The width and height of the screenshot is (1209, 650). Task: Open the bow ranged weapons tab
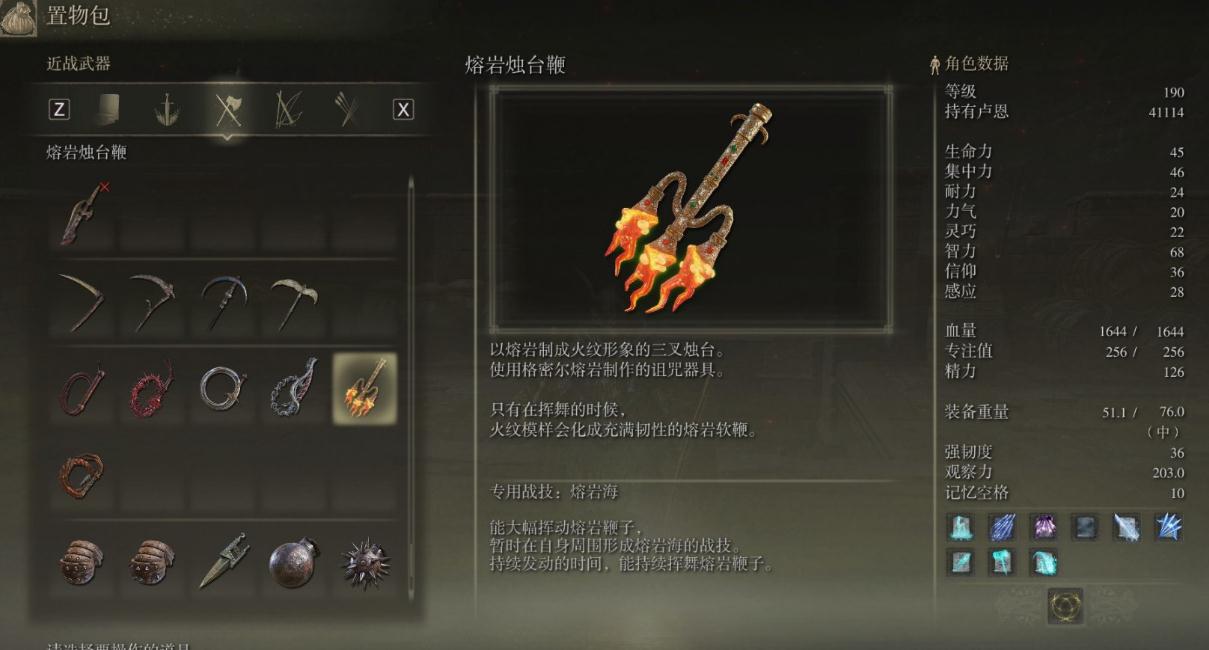tap(288, 110)
